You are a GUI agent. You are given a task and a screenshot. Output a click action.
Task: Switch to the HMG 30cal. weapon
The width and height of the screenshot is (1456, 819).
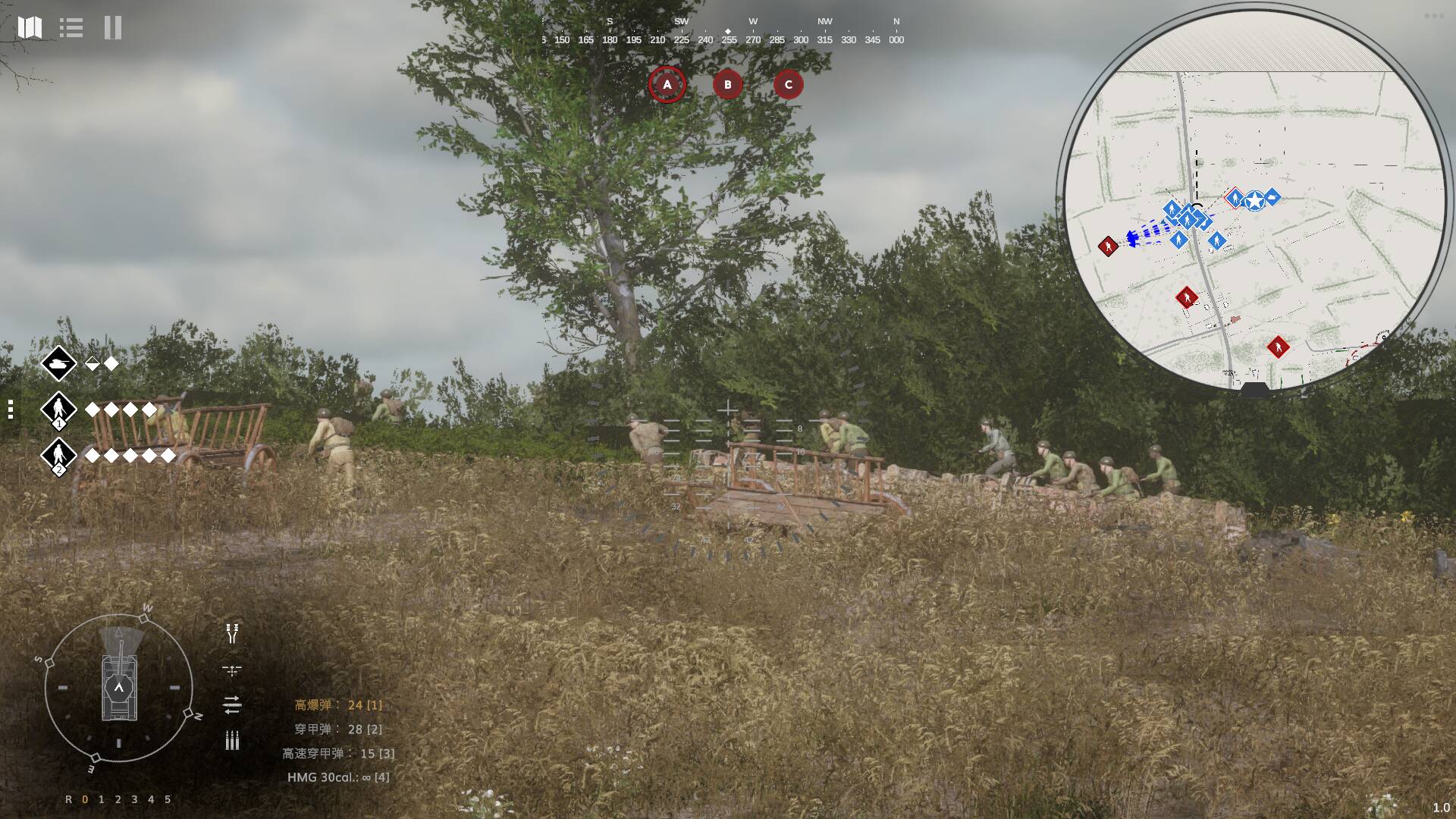[x=338, y=777]
